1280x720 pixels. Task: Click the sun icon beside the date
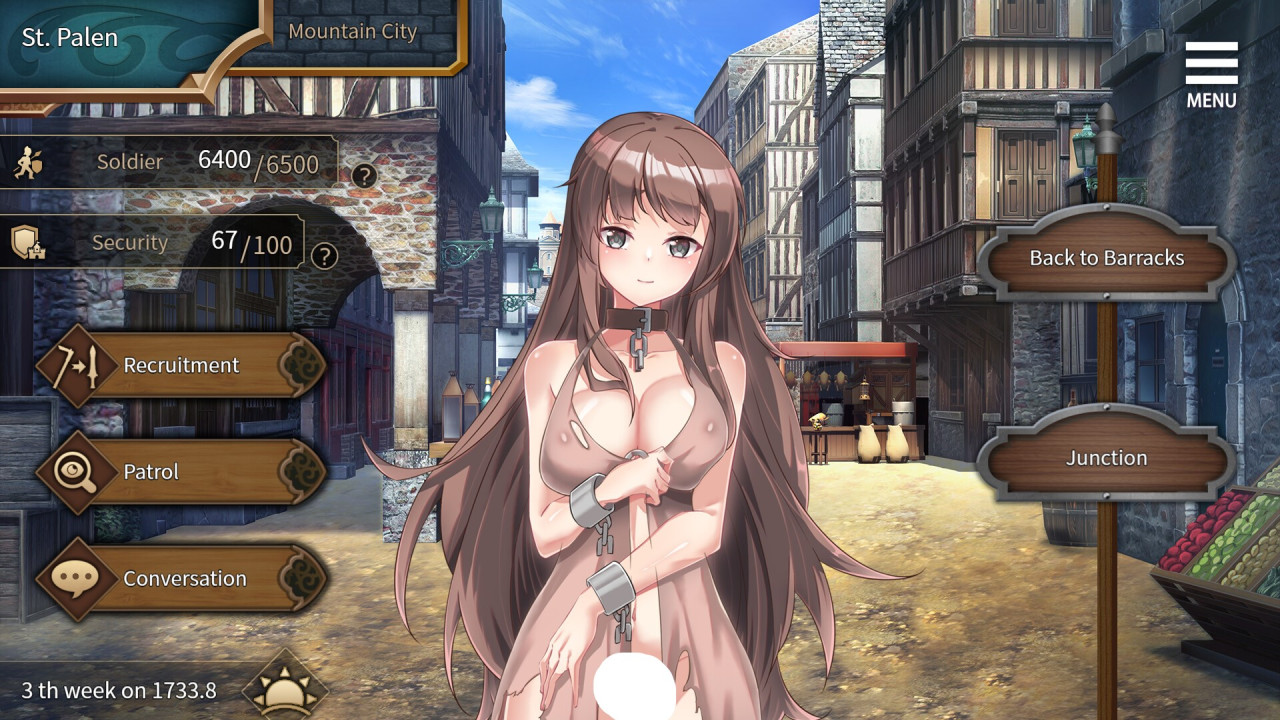tap(285, 690)
